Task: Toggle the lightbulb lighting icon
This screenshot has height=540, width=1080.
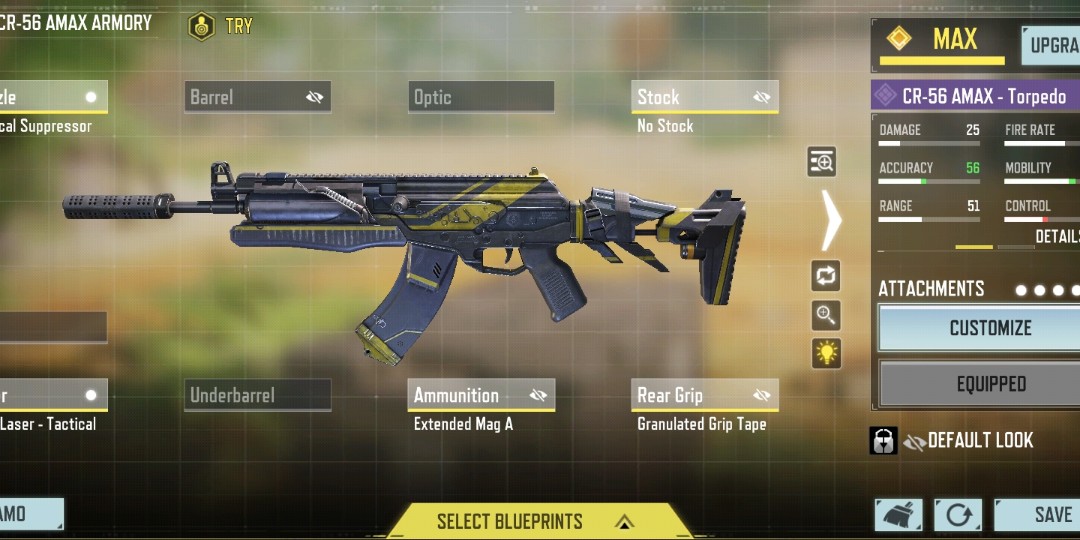Action: tap(826, 353)
